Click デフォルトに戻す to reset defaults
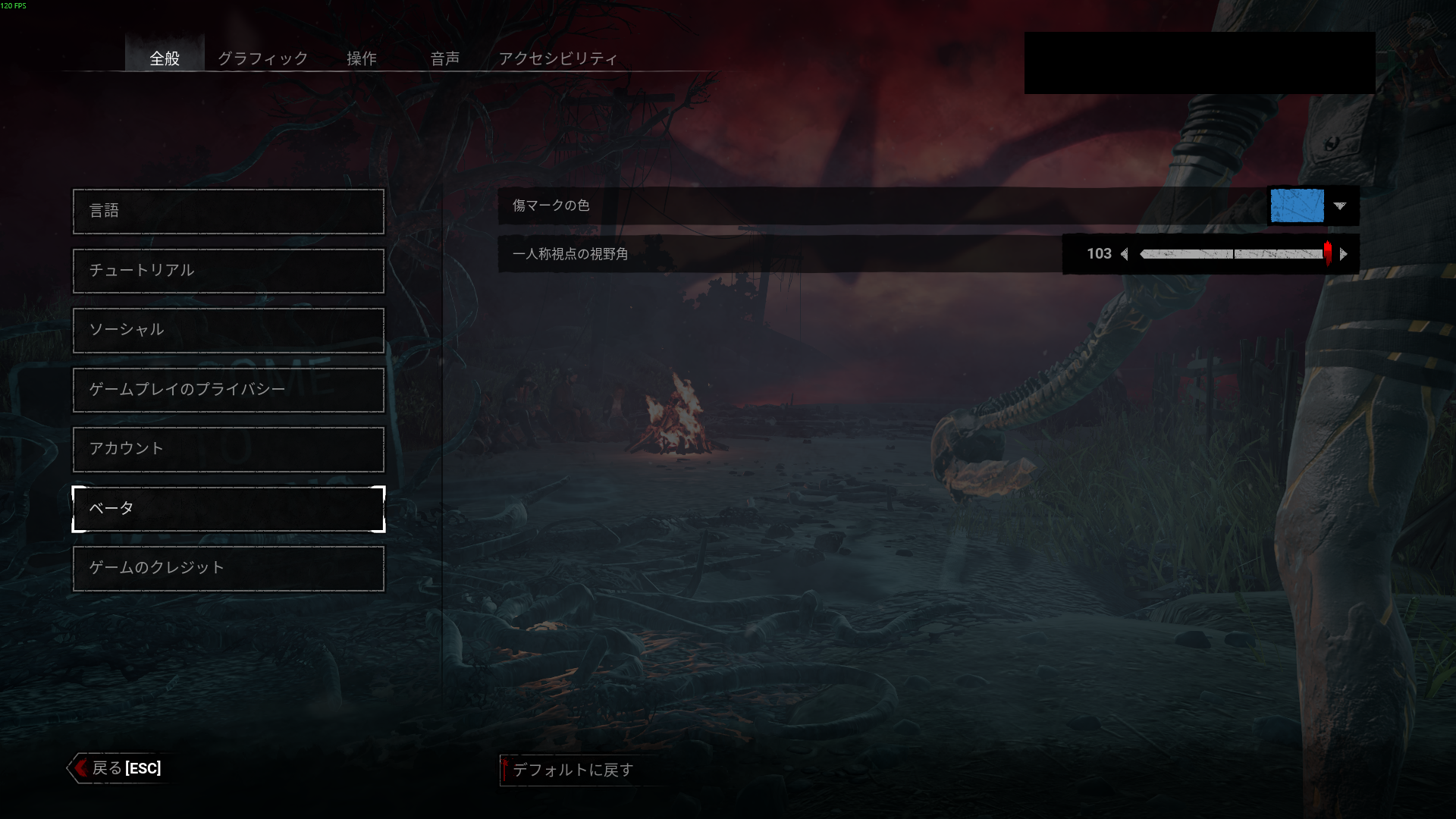 coord(573,770)
